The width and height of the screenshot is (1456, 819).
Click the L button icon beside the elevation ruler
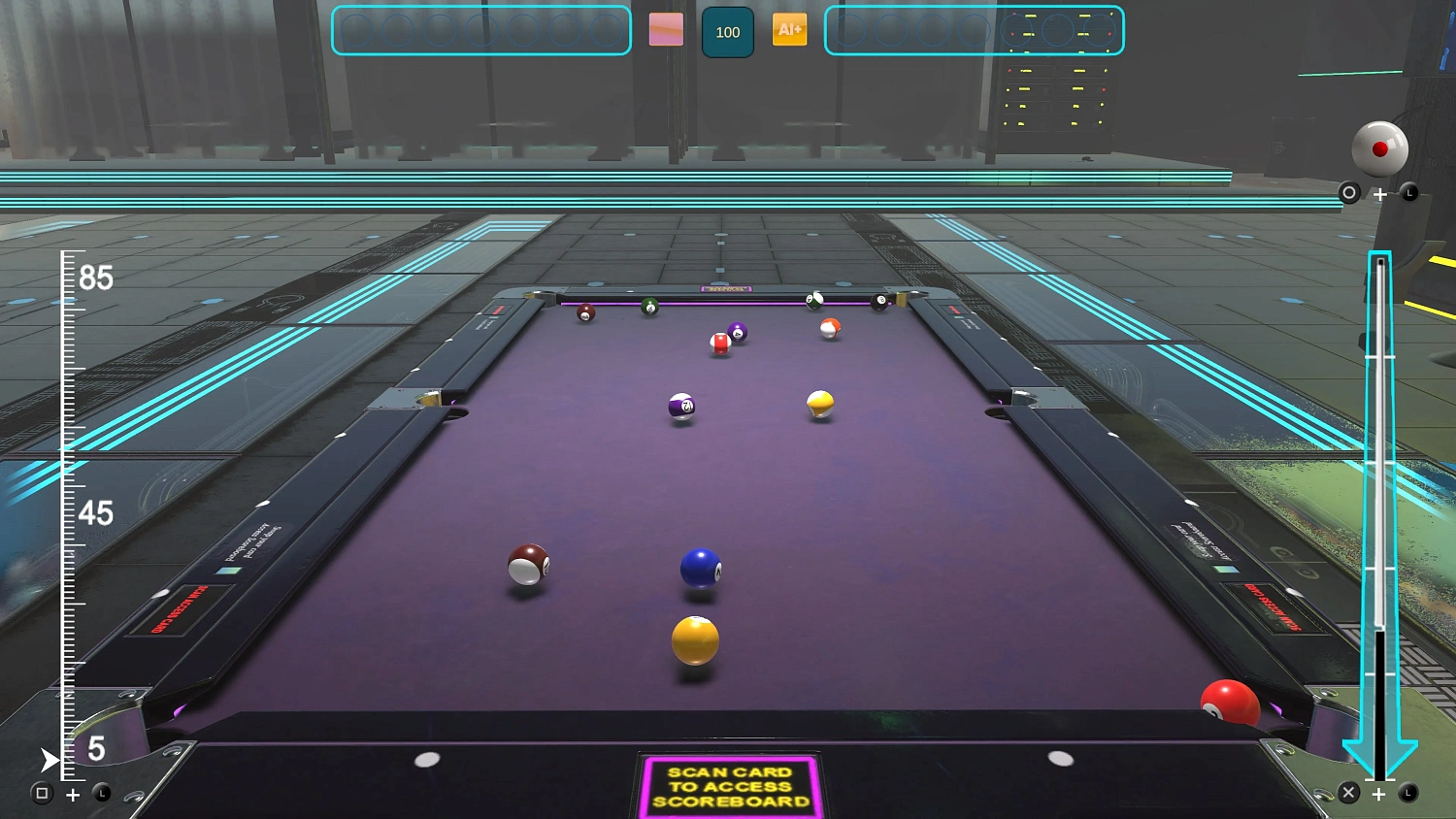click(101, 794)
